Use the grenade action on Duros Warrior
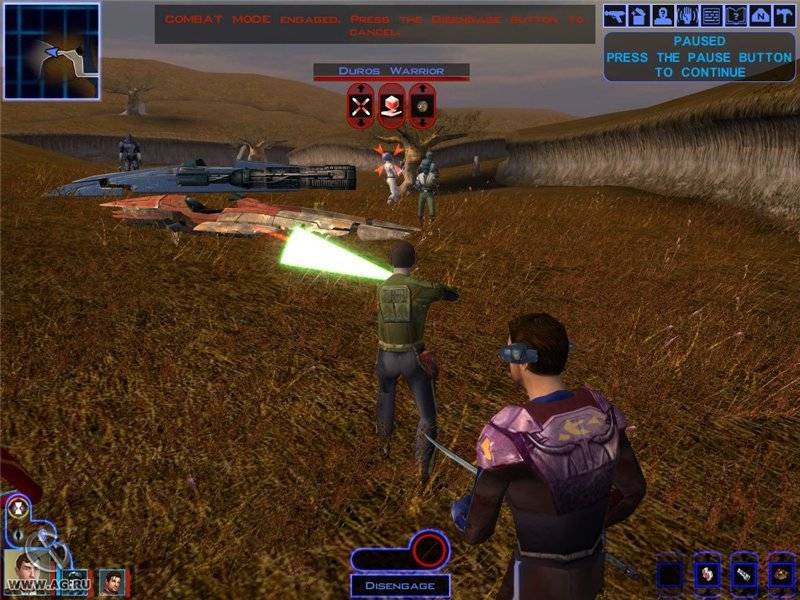 (x=423, y=105)
